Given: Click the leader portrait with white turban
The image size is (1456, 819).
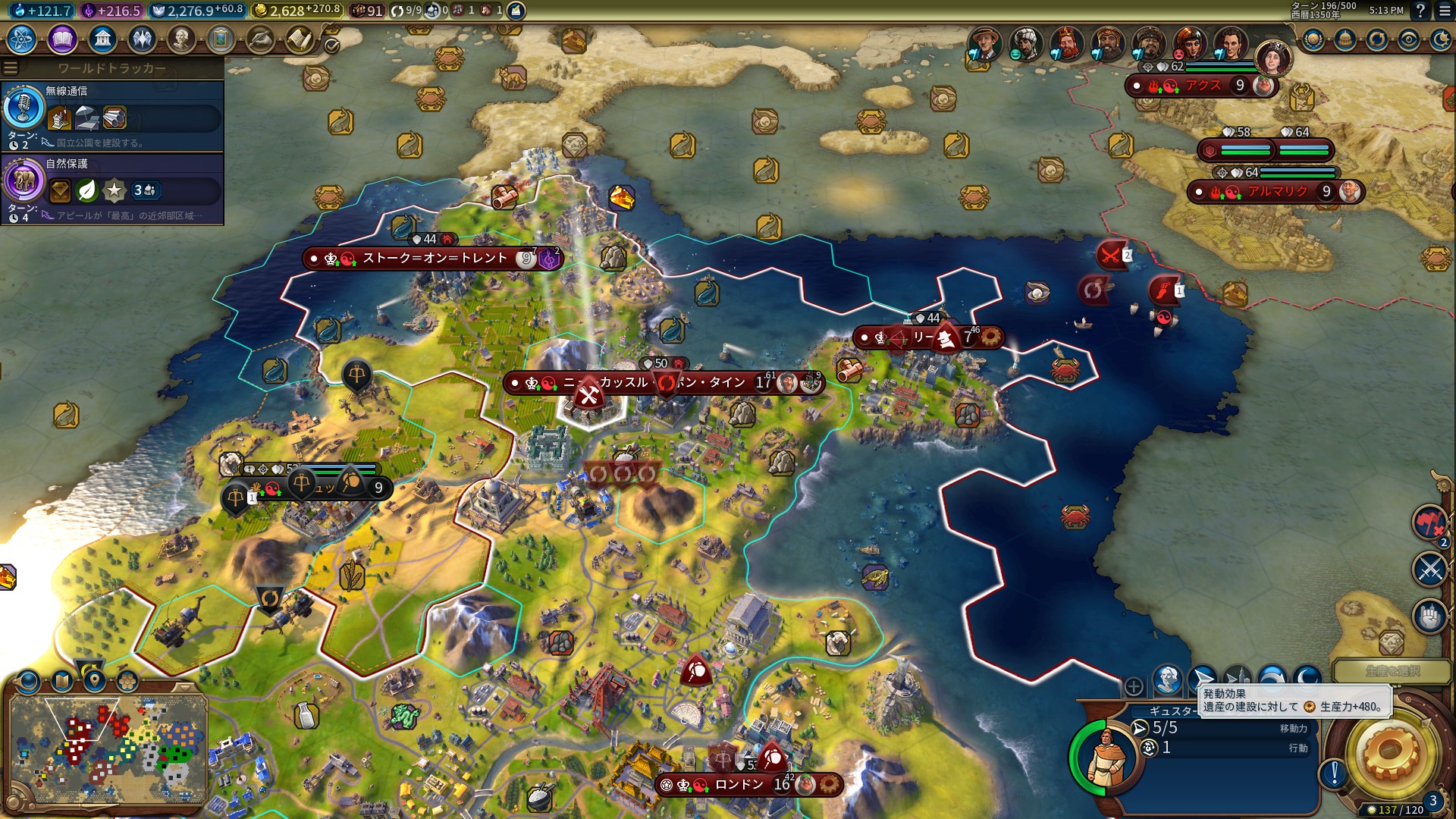Looking at the screenshot, I should point(1025,43).
